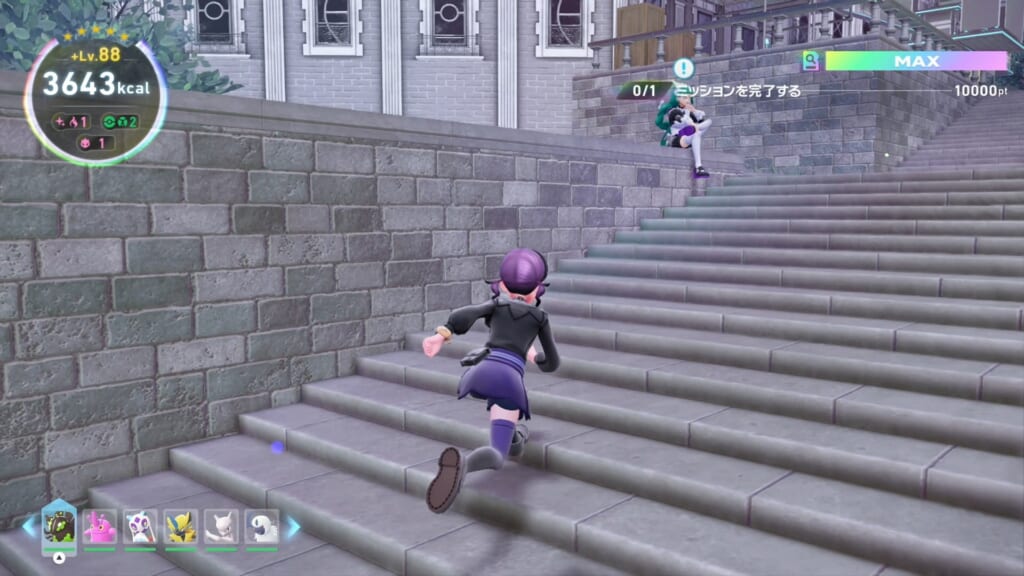Viewport: 1024px width, 576px height.
Task: Choose the pink Pokémon party slot
Action: (100, 526)
